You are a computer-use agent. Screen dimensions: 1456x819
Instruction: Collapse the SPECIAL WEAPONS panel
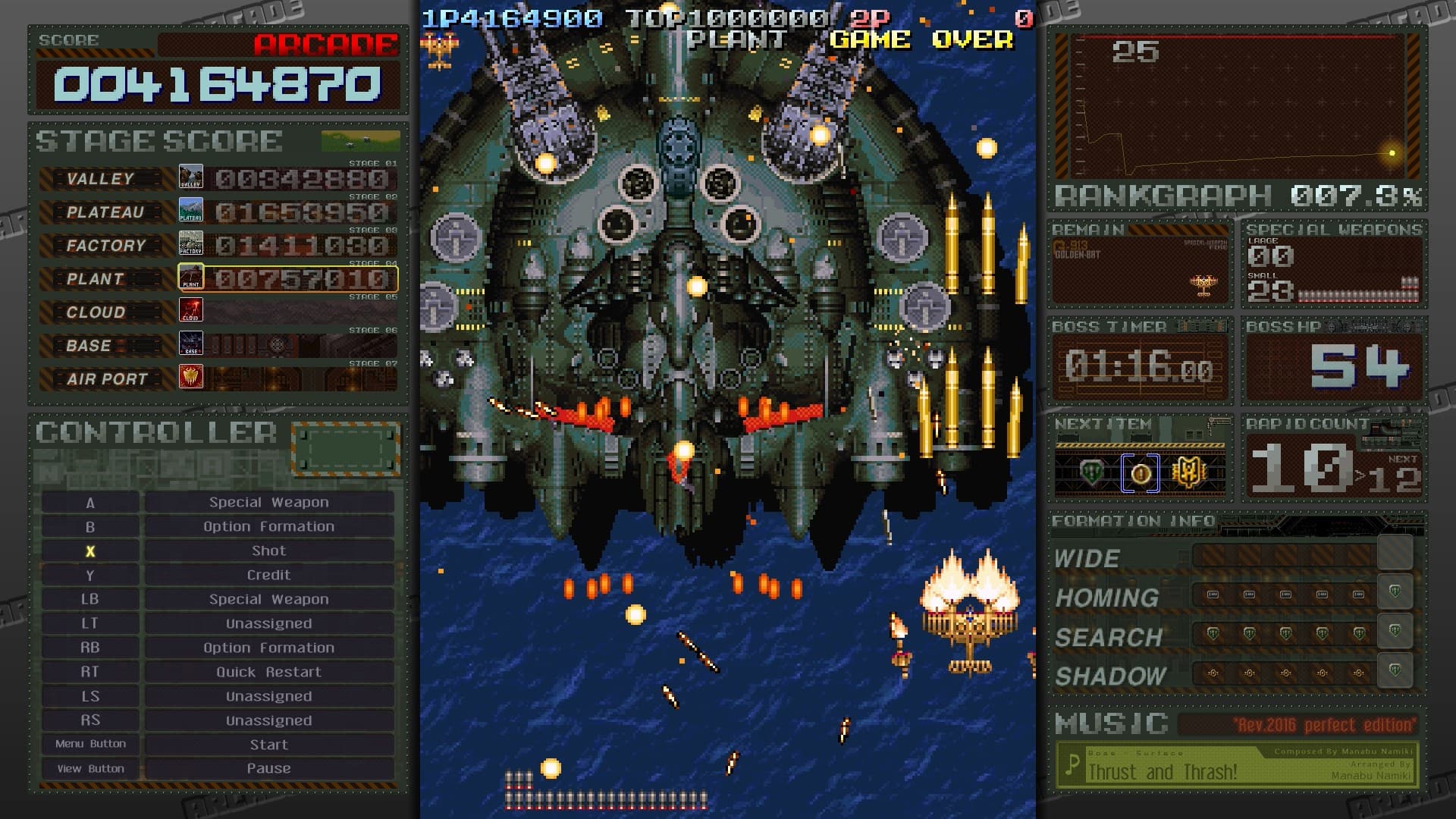pos(1332,228)
